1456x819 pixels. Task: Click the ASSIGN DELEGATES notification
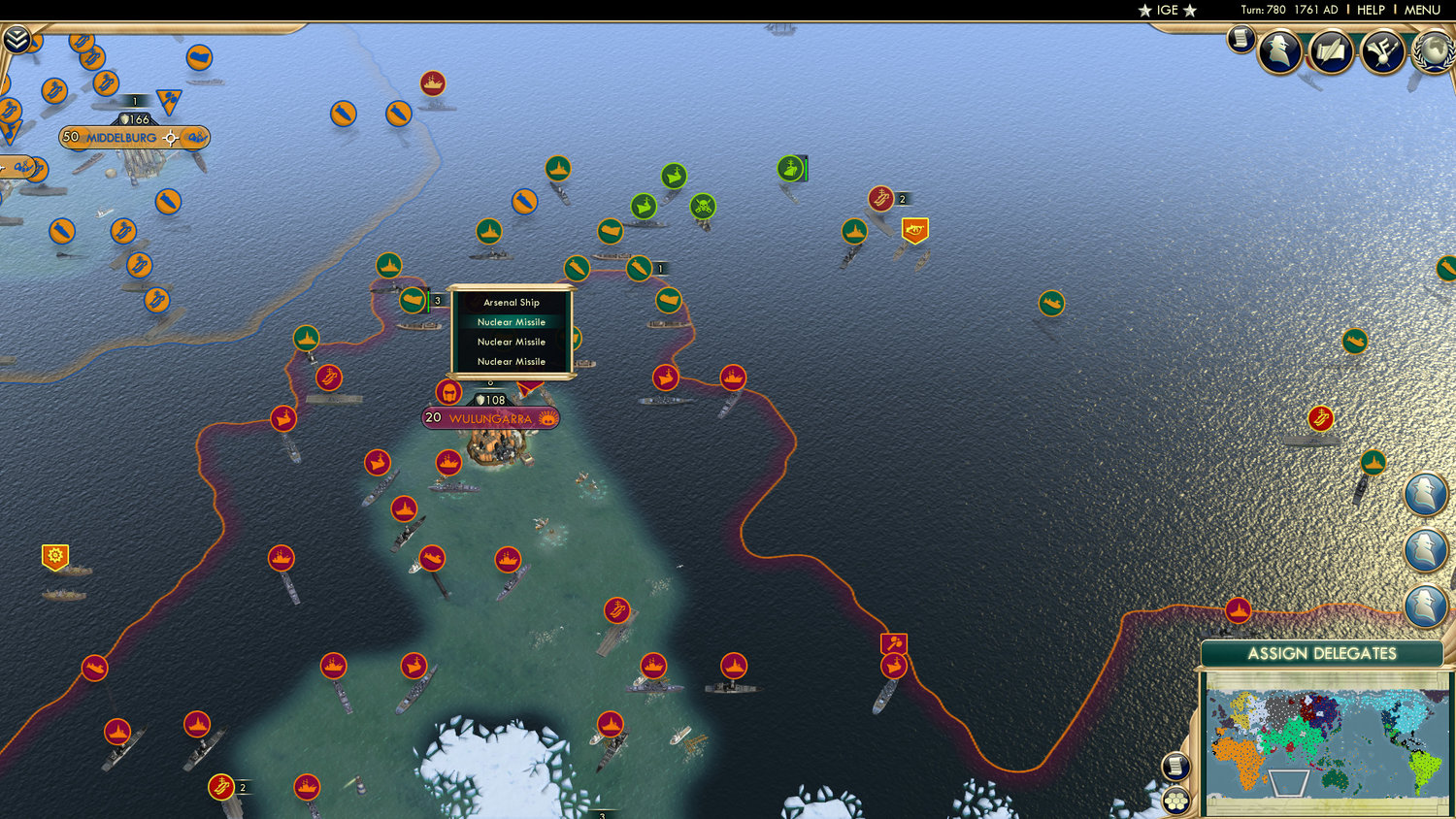point(1322,655)
